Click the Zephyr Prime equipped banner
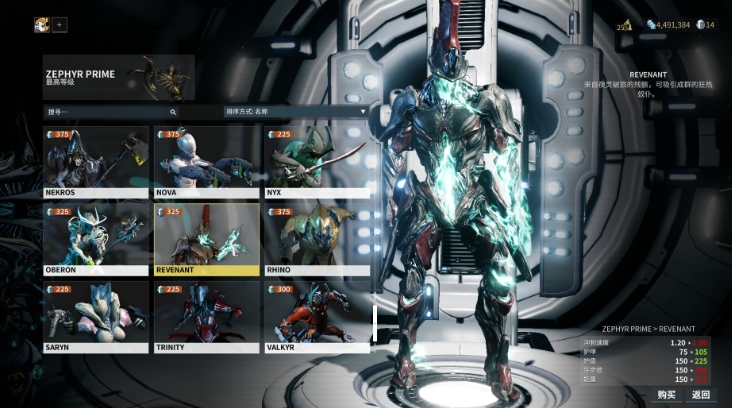 pos(118,79)
